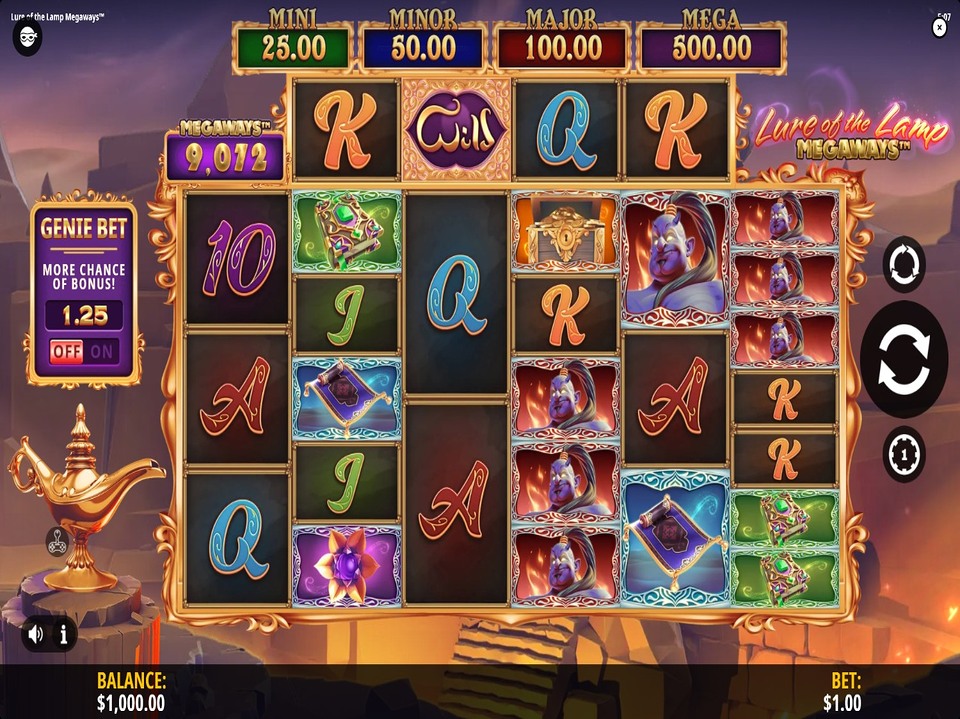Screen dimensions: 960x719
Task: Open the masked avatar icon menu
Action: (26, 38)
